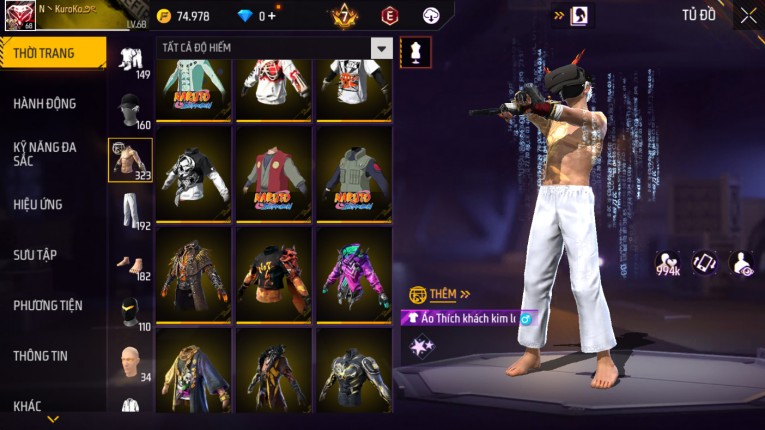Switch to the HIỆU ỨNG section
This screenshot has width=765, height=430.
[38, 204]
